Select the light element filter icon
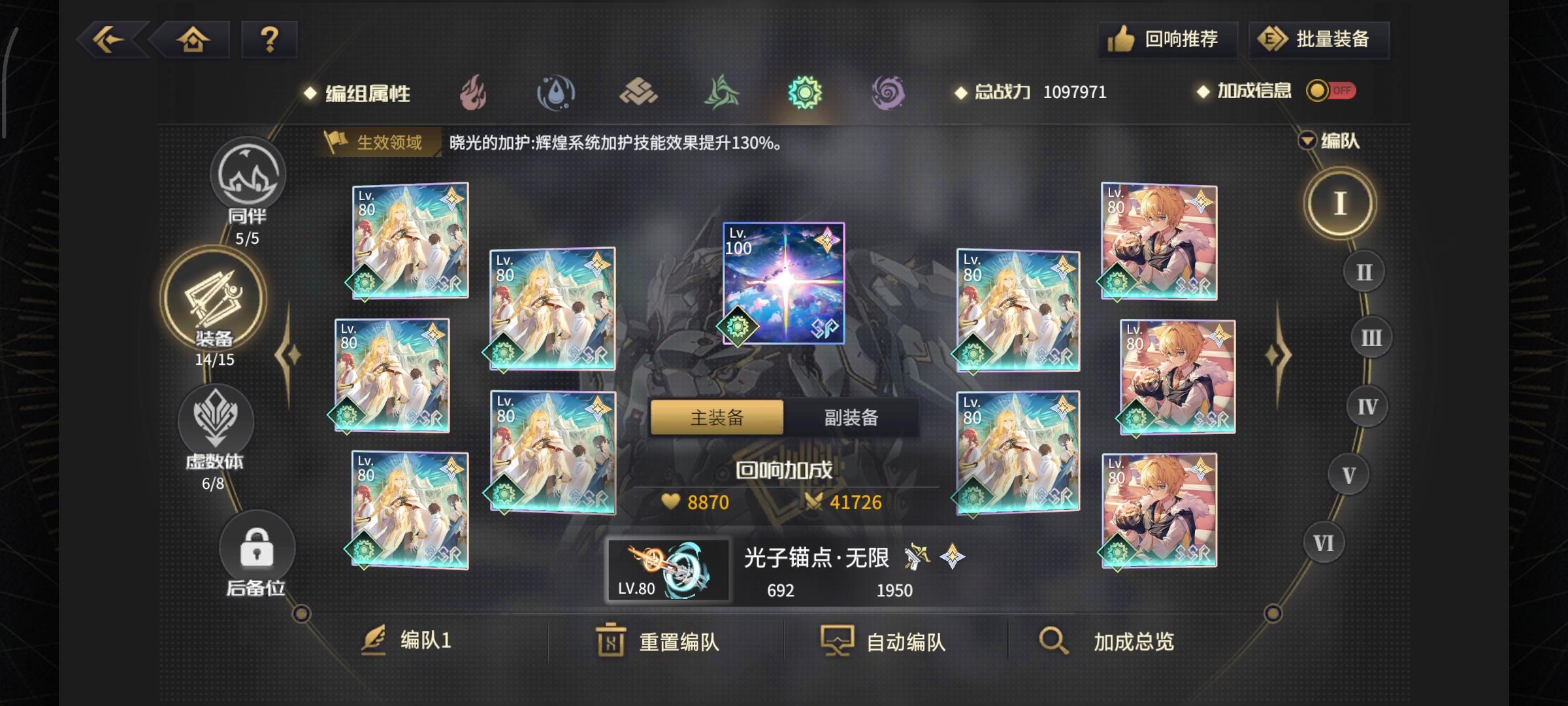This screenshot has height=706, width=1568. click(806, 93)
